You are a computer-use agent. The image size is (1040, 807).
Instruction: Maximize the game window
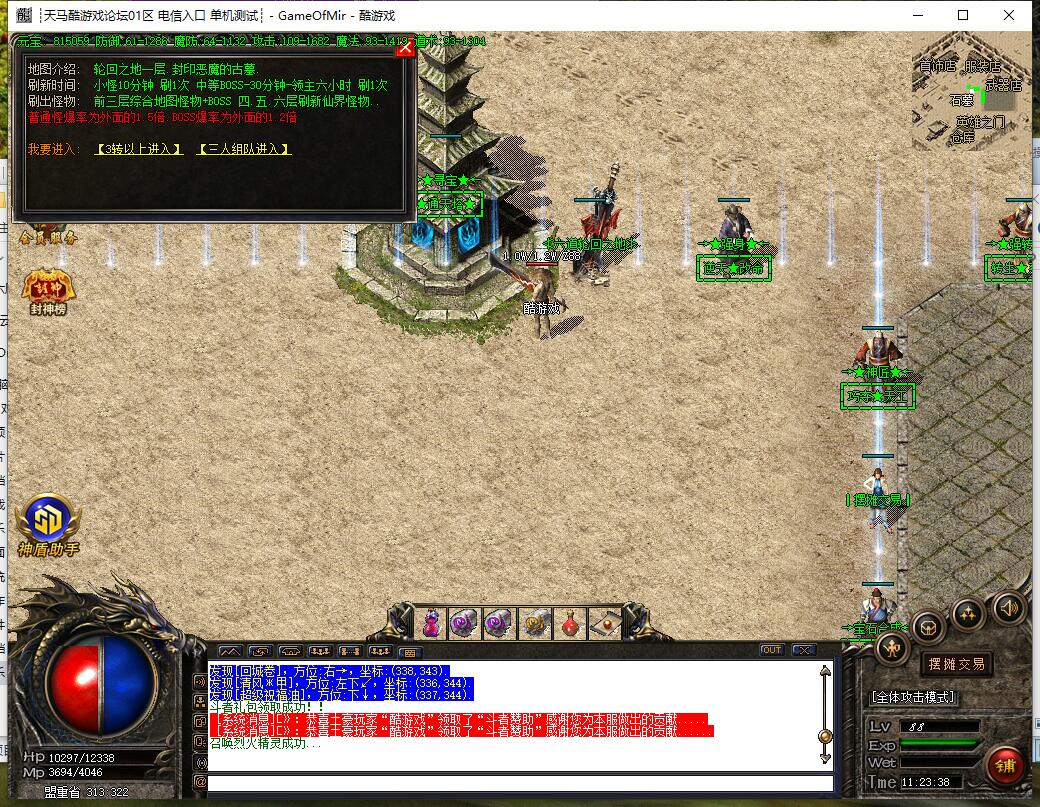tap(963, 15)
